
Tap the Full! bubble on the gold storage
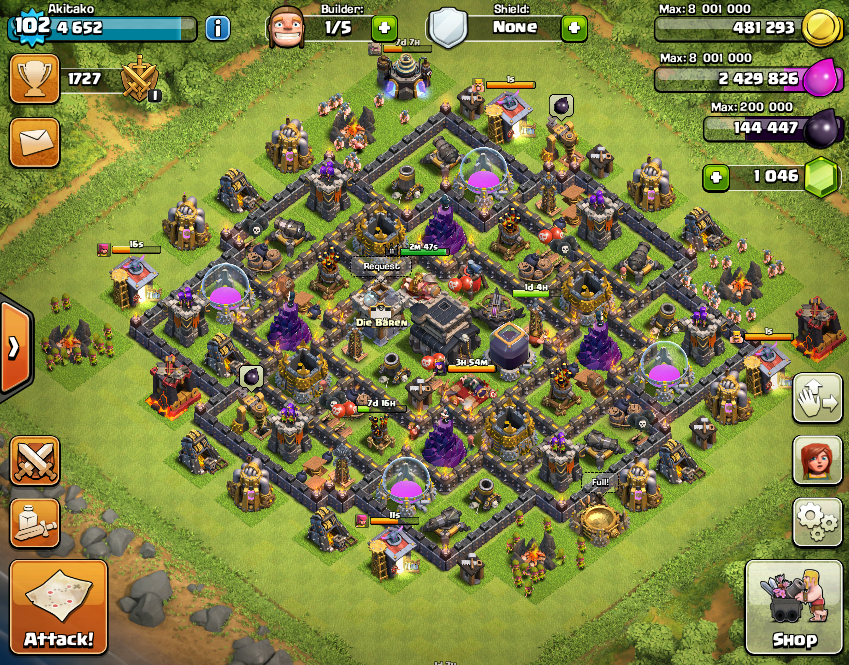[x=600, y=482]
